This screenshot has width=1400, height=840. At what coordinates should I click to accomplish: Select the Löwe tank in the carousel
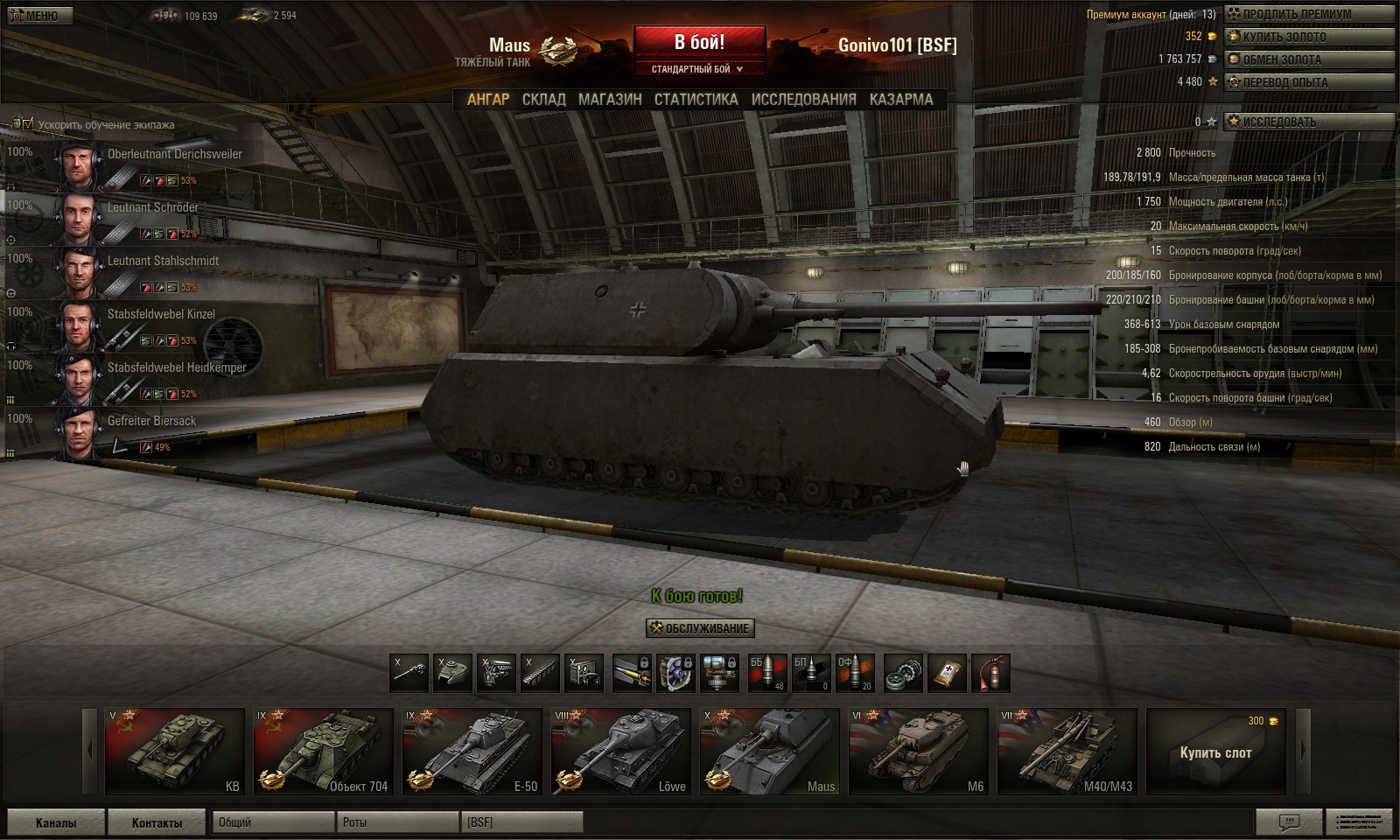coord(623,752)
